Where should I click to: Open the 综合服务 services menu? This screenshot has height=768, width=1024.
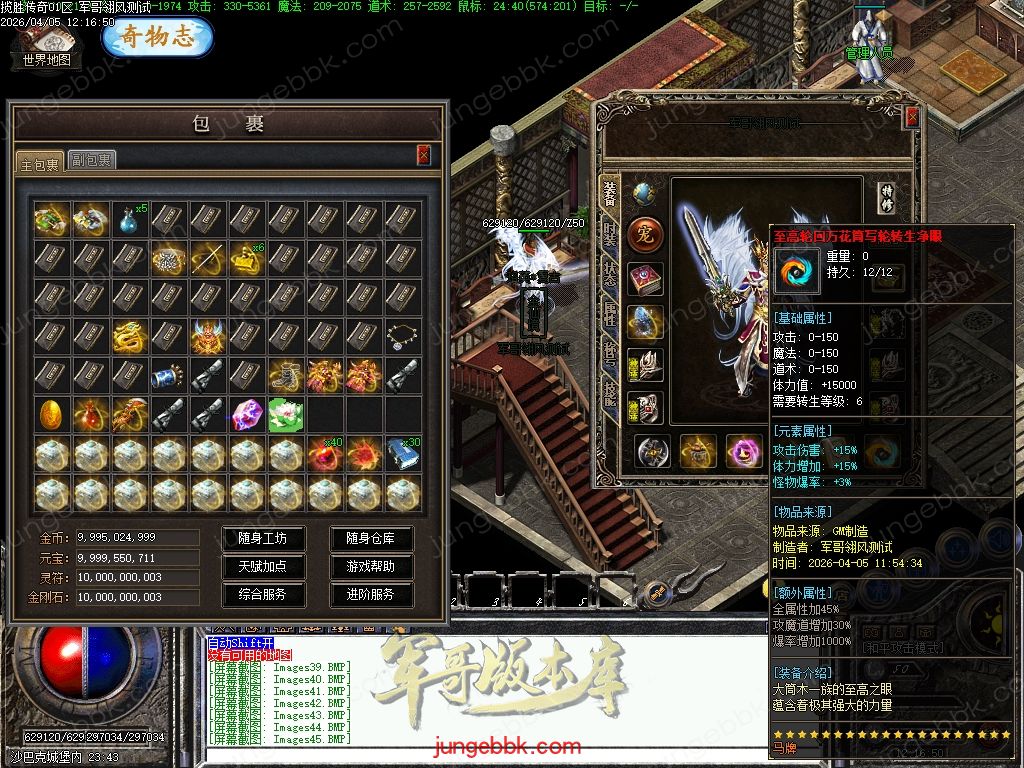pos(262,594)
